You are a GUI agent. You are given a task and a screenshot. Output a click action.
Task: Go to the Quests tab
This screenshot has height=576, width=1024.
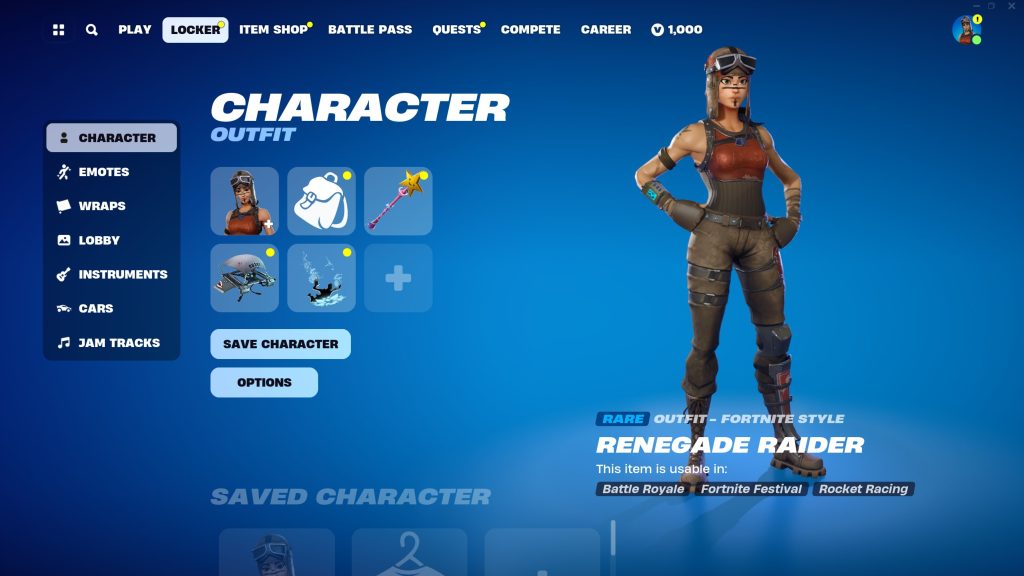(456, 30)
